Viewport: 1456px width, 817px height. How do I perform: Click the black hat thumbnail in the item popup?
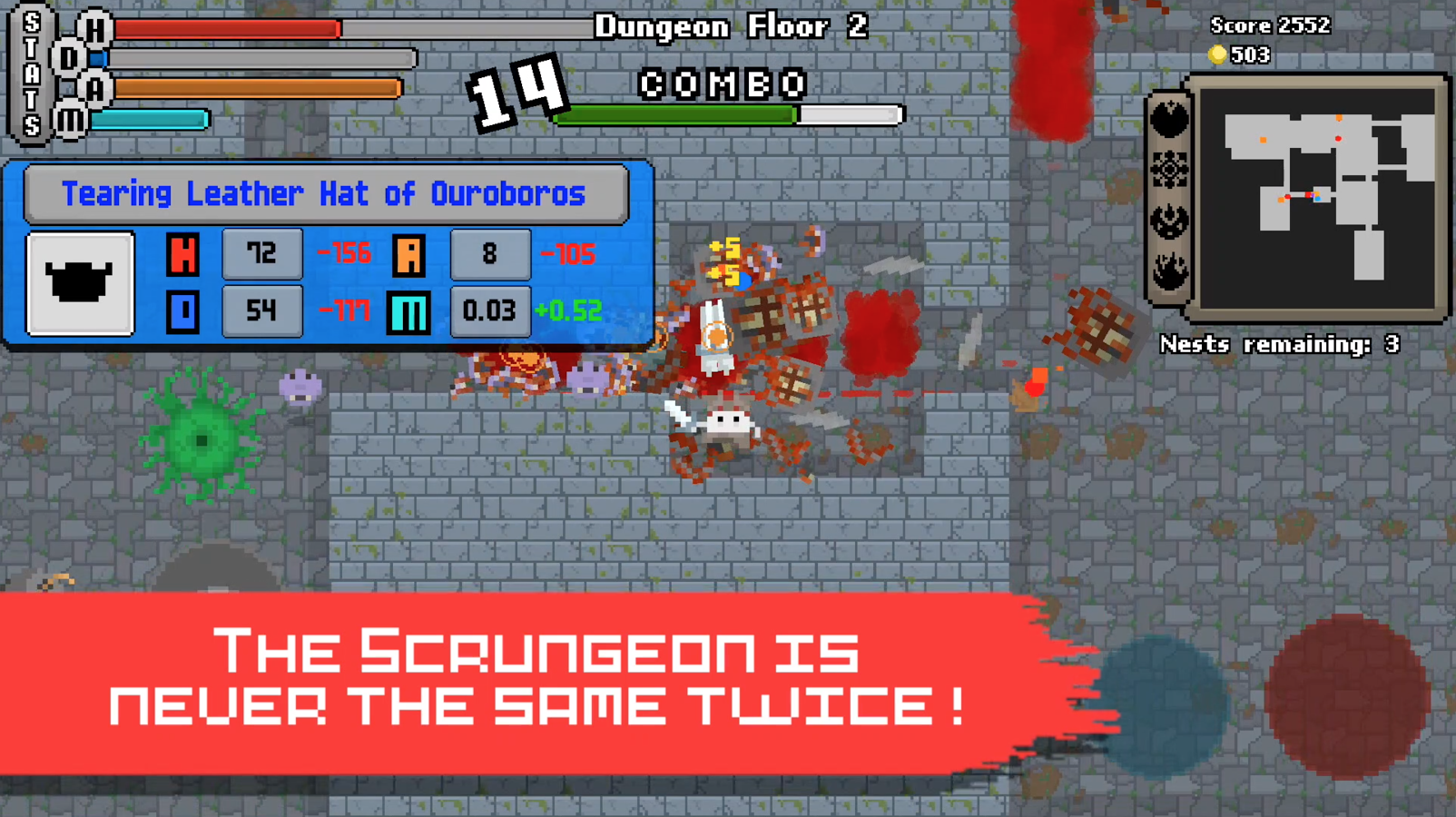(x=79, y=282)
